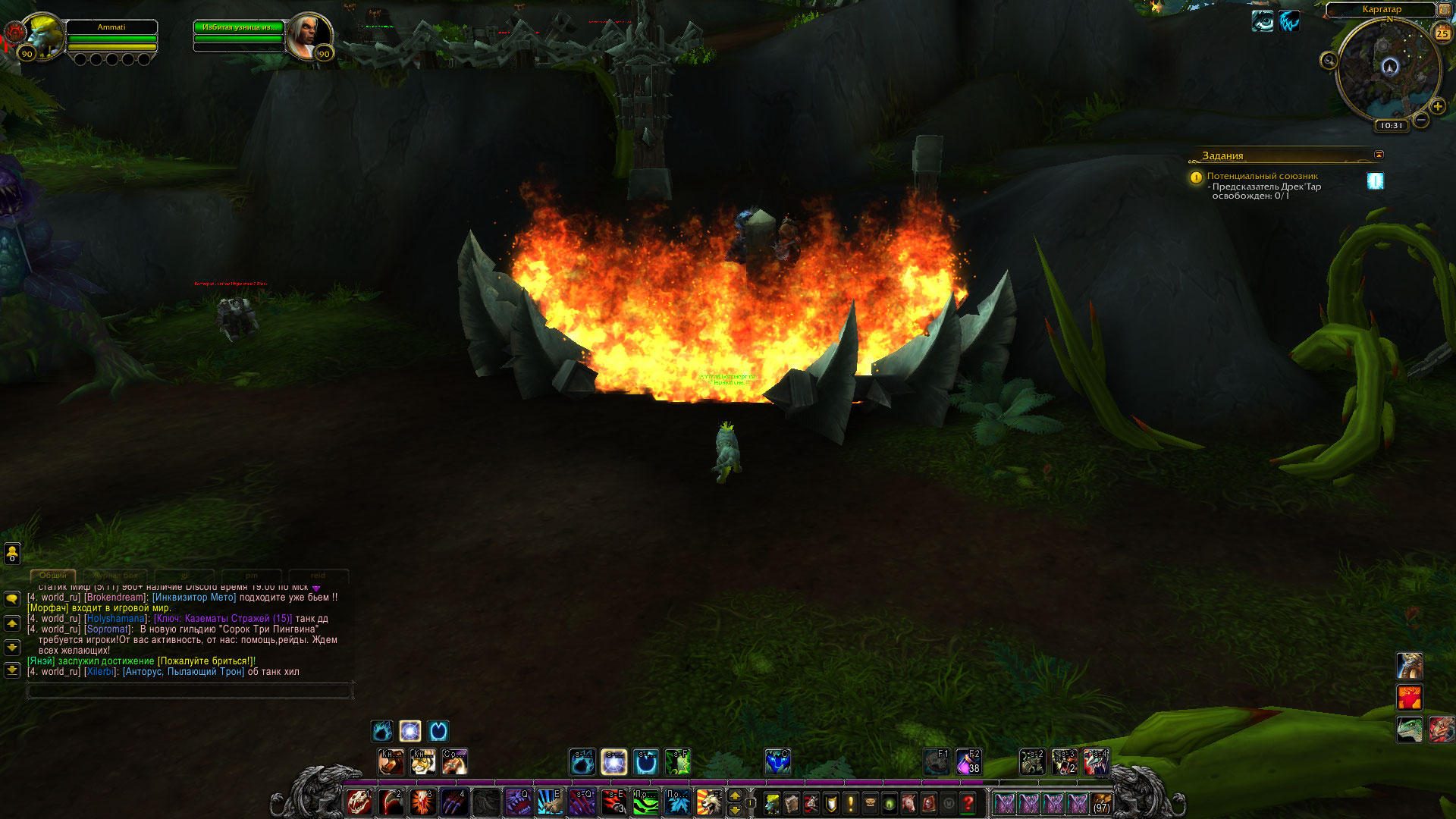Open the calendar showing day 25

[1442, 33]
